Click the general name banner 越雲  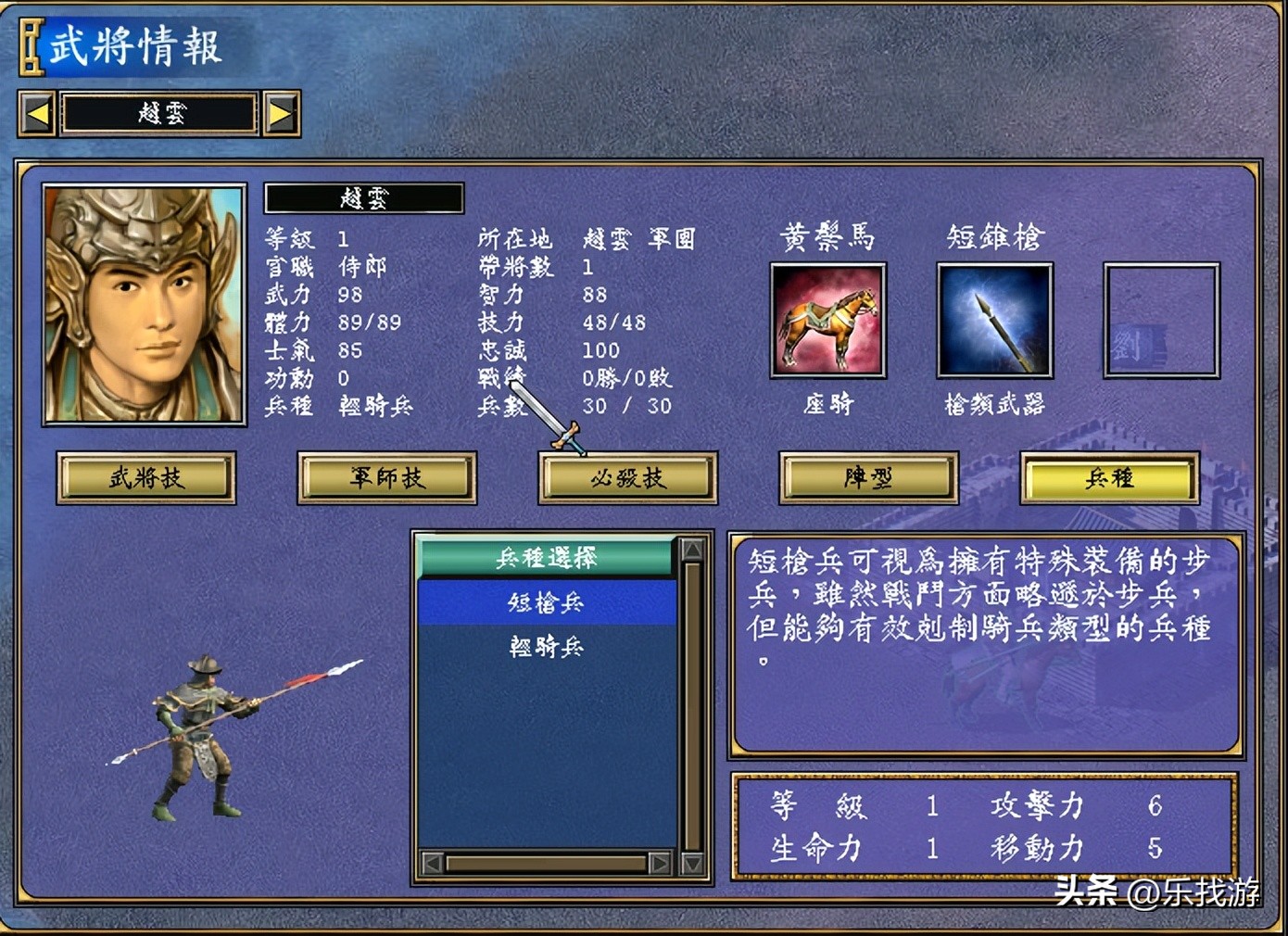click(x=363, y=196)
